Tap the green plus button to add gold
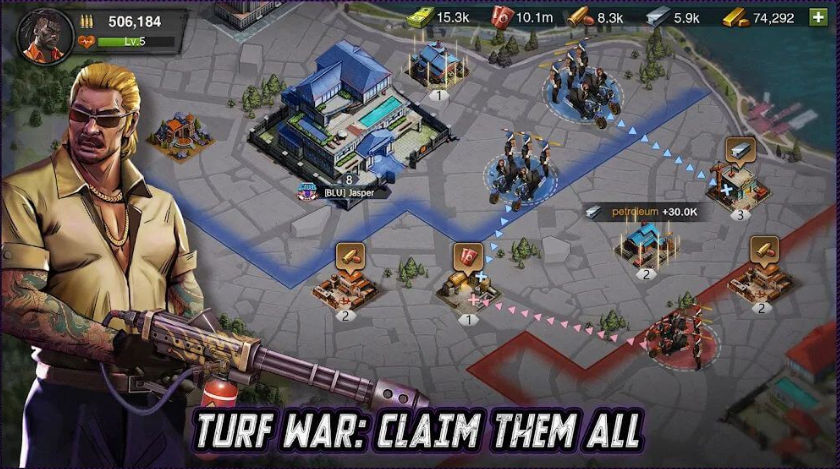This screenshot has height=469, width=840. (818, 17)
